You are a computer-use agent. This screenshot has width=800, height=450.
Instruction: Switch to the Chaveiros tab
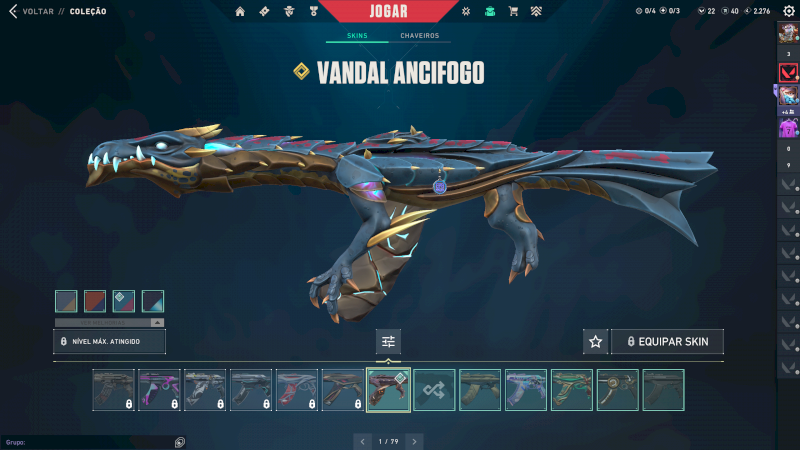click(419, 36)
